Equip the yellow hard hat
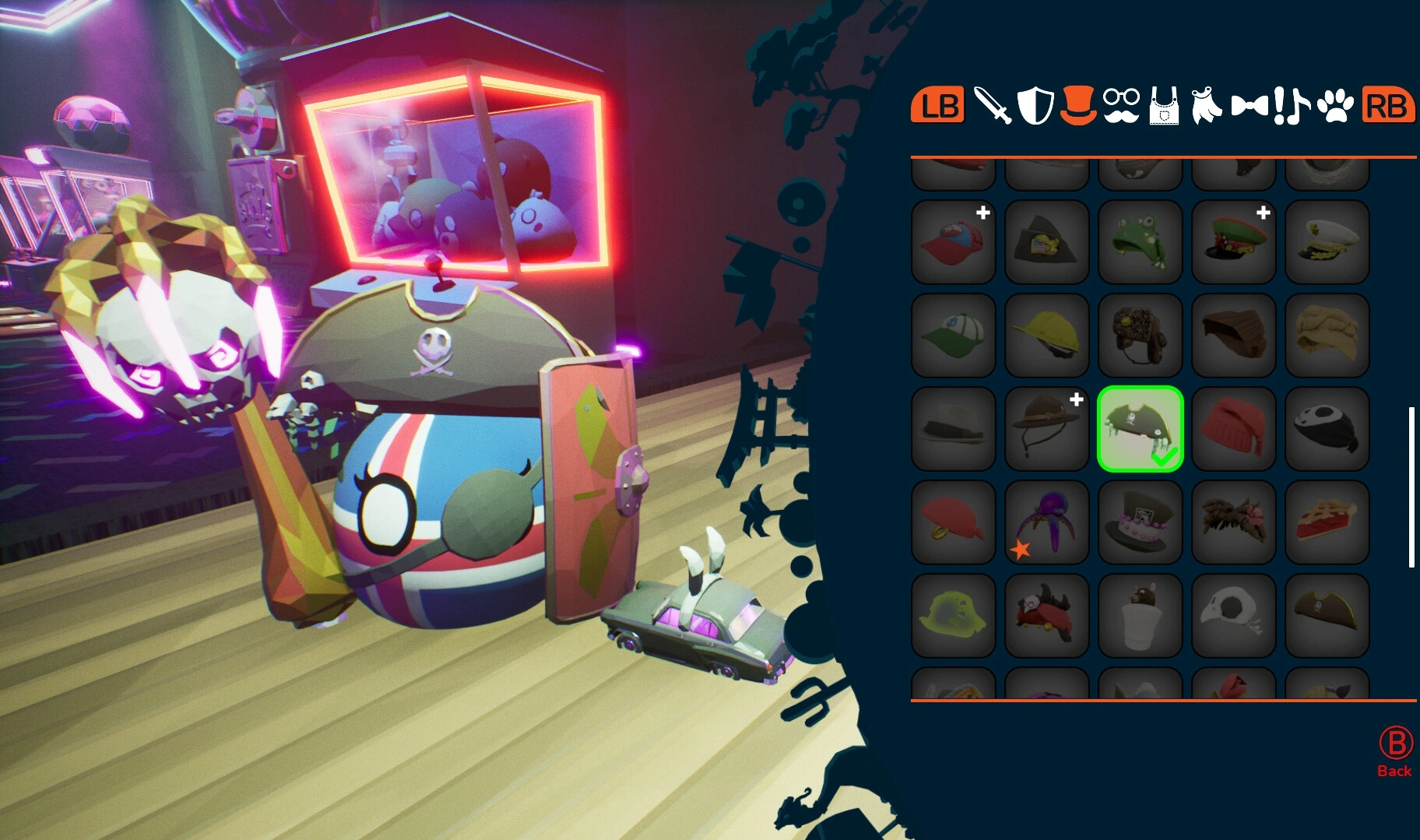Image resolution: width=1420 pixels, height=840 pixels. [1047, 335]
